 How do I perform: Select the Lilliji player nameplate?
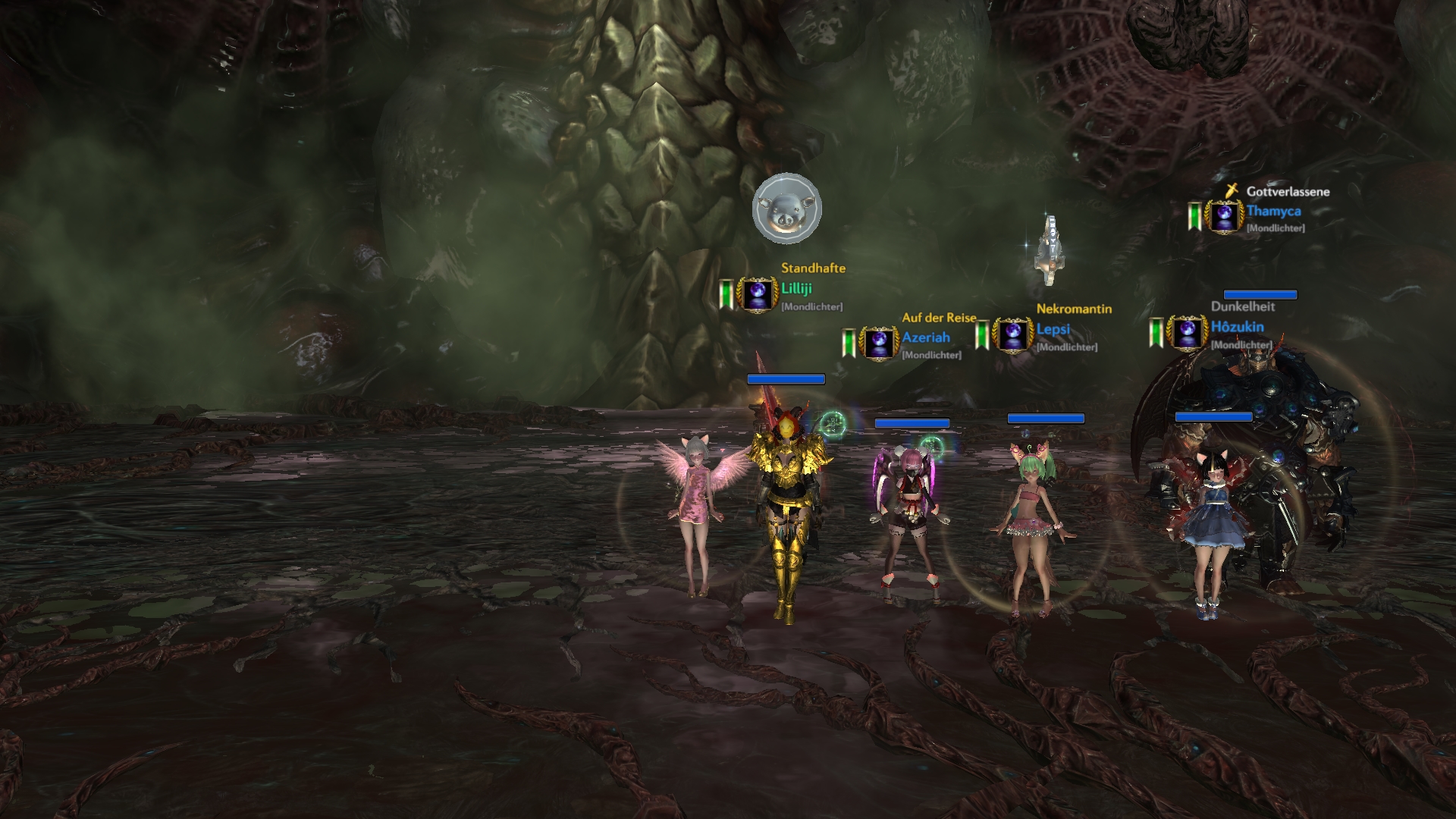point(796,289)
